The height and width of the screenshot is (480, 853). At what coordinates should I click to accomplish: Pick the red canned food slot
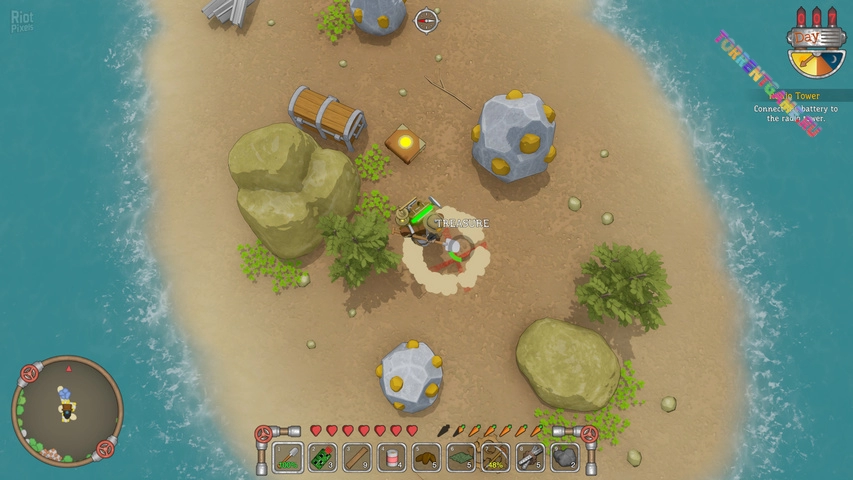click(x=392, y=457)
